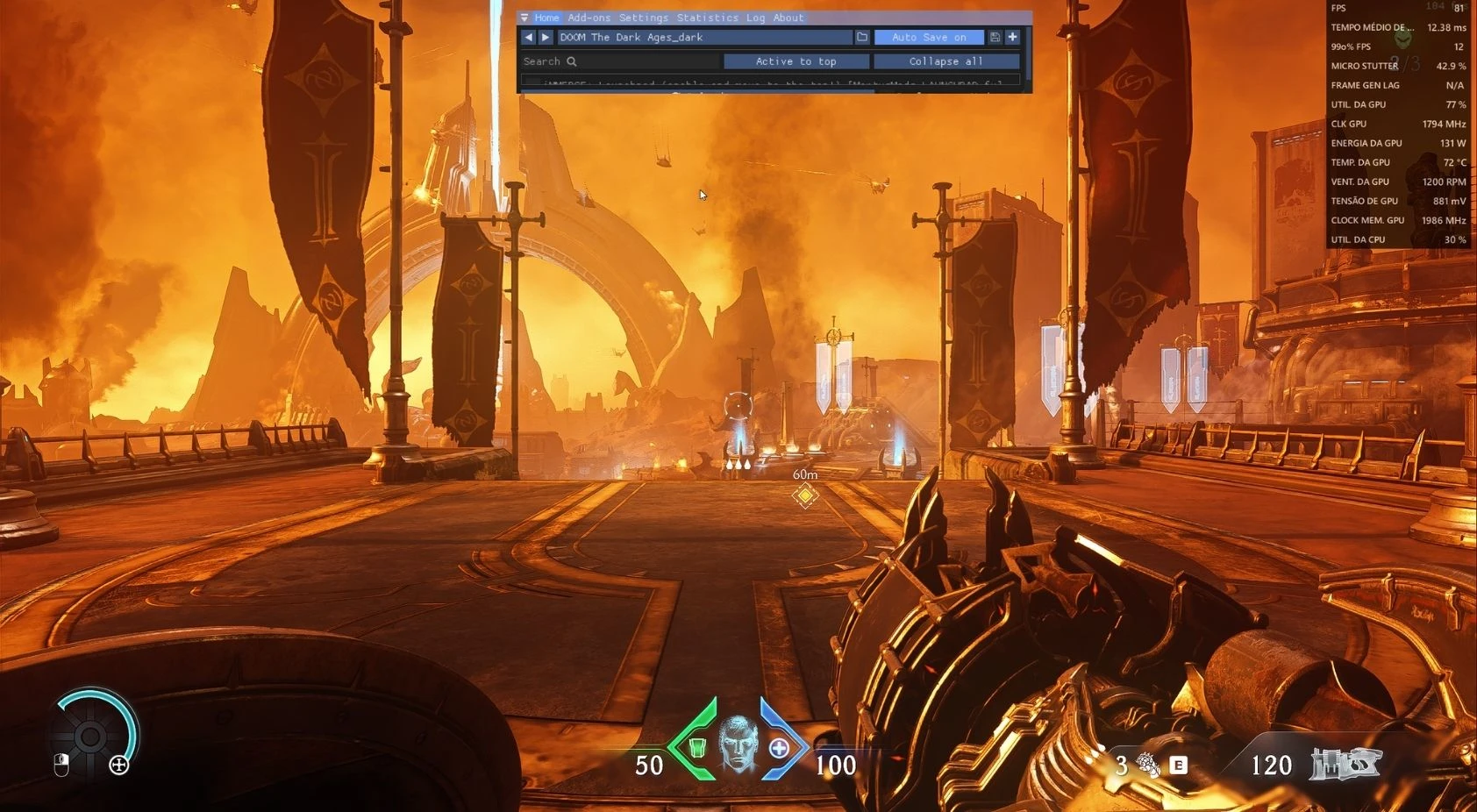1477x812 pixels.
Task: Click the circular shield charge icon
Action: (x=90, y=737)
